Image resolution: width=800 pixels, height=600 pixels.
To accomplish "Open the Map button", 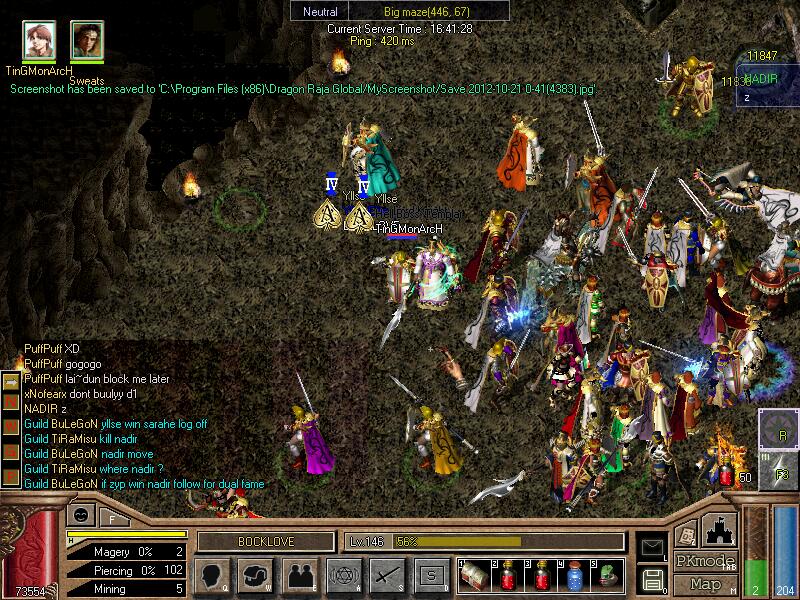I will pyautogui.click(x=705, y=583).
